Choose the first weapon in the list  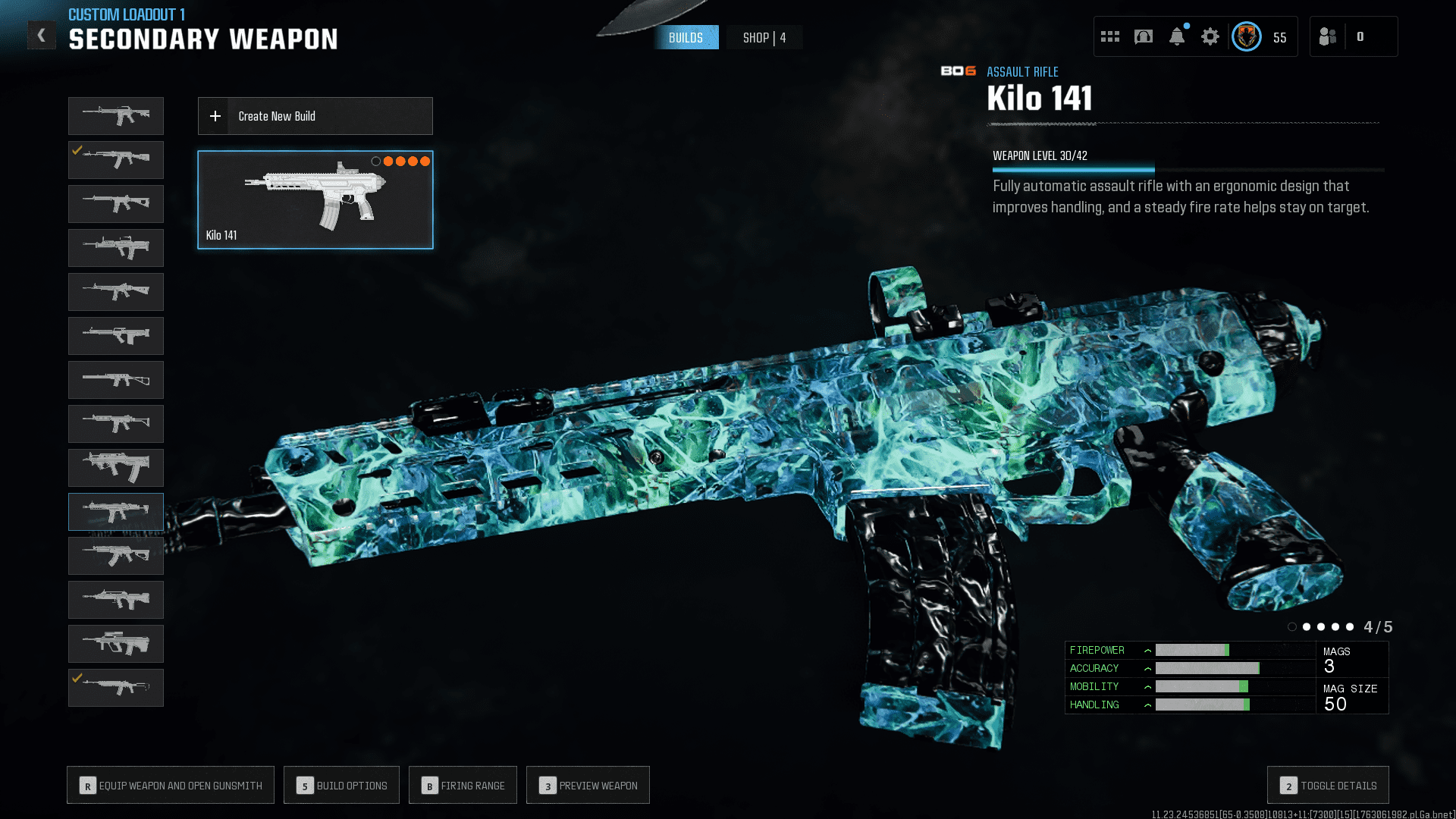point(116,116)
